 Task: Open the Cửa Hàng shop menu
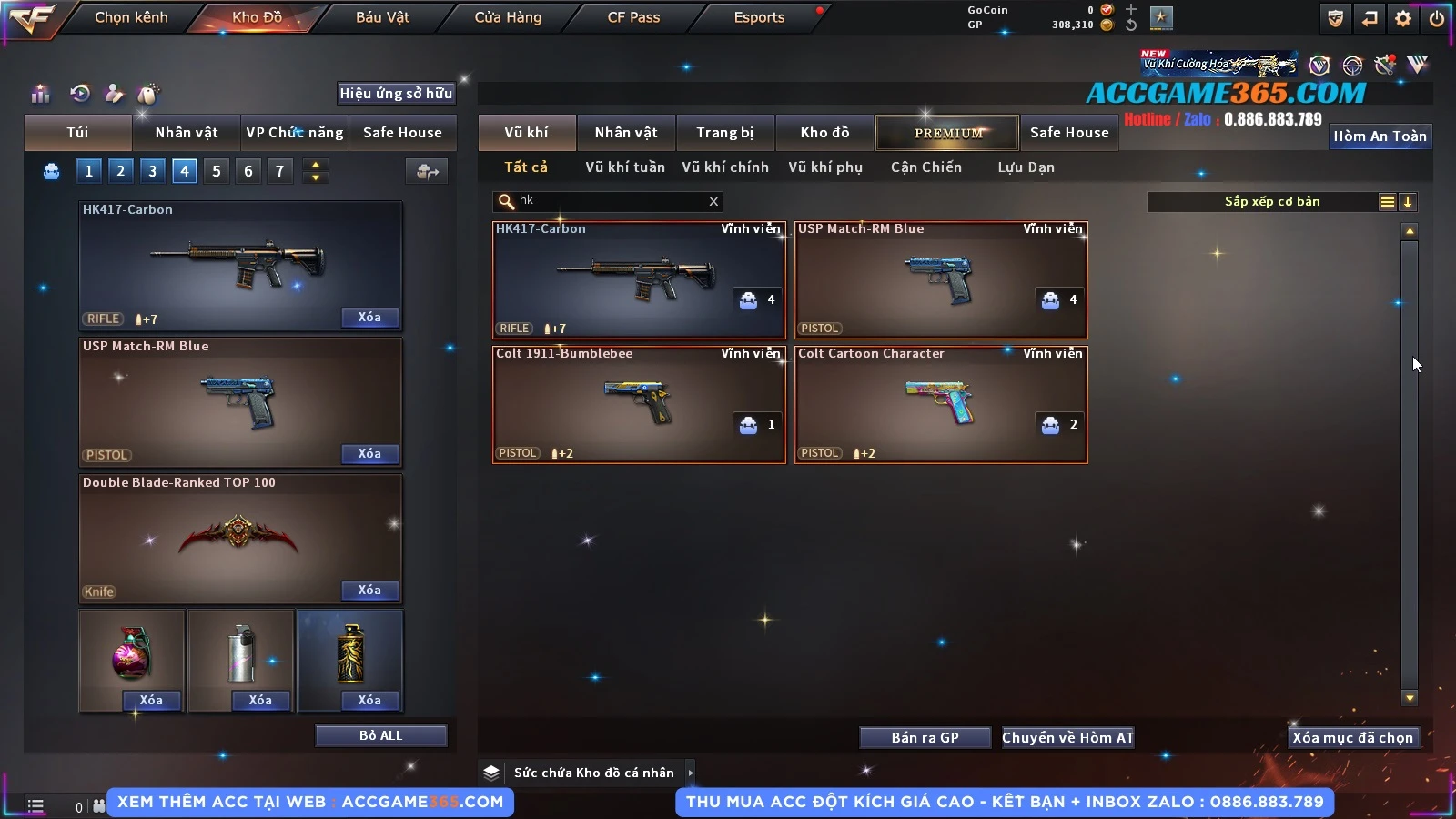pyautogui.click(x=508, y=17)
